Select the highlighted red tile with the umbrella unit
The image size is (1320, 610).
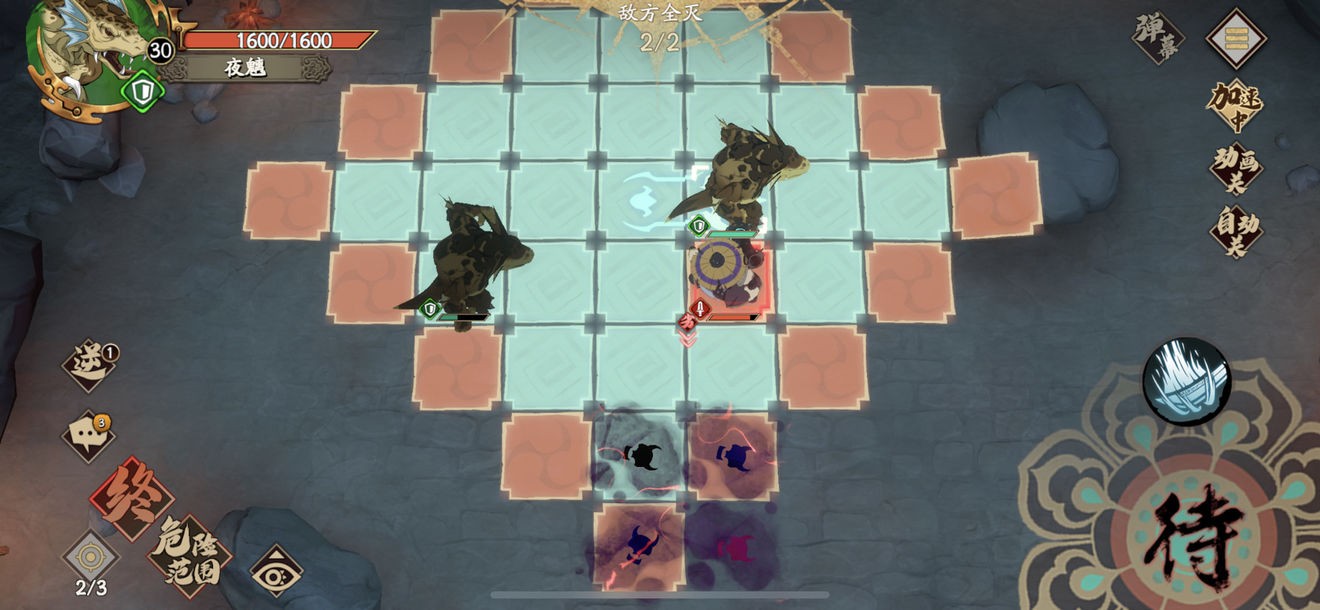727,282
